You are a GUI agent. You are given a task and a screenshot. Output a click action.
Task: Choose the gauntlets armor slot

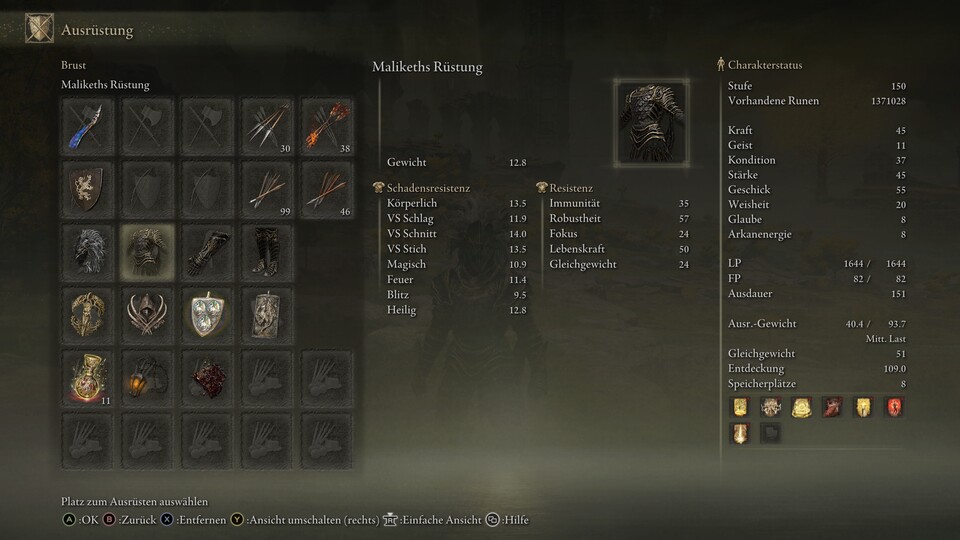(x=207, y=251)
